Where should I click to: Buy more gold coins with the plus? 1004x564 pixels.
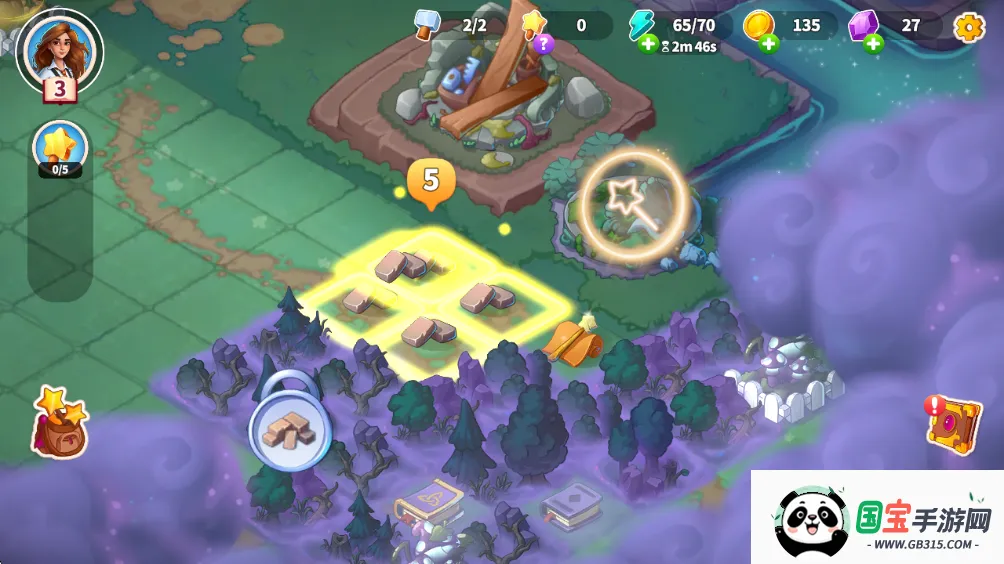[768, 43]
